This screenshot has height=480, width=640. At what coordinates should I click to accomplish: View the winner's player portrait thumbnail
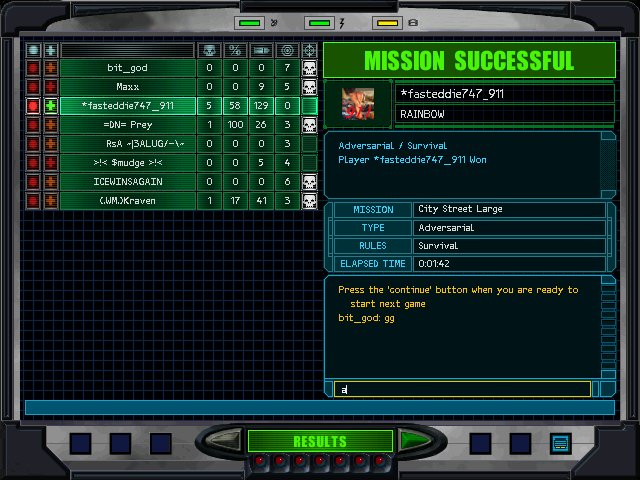357,103
